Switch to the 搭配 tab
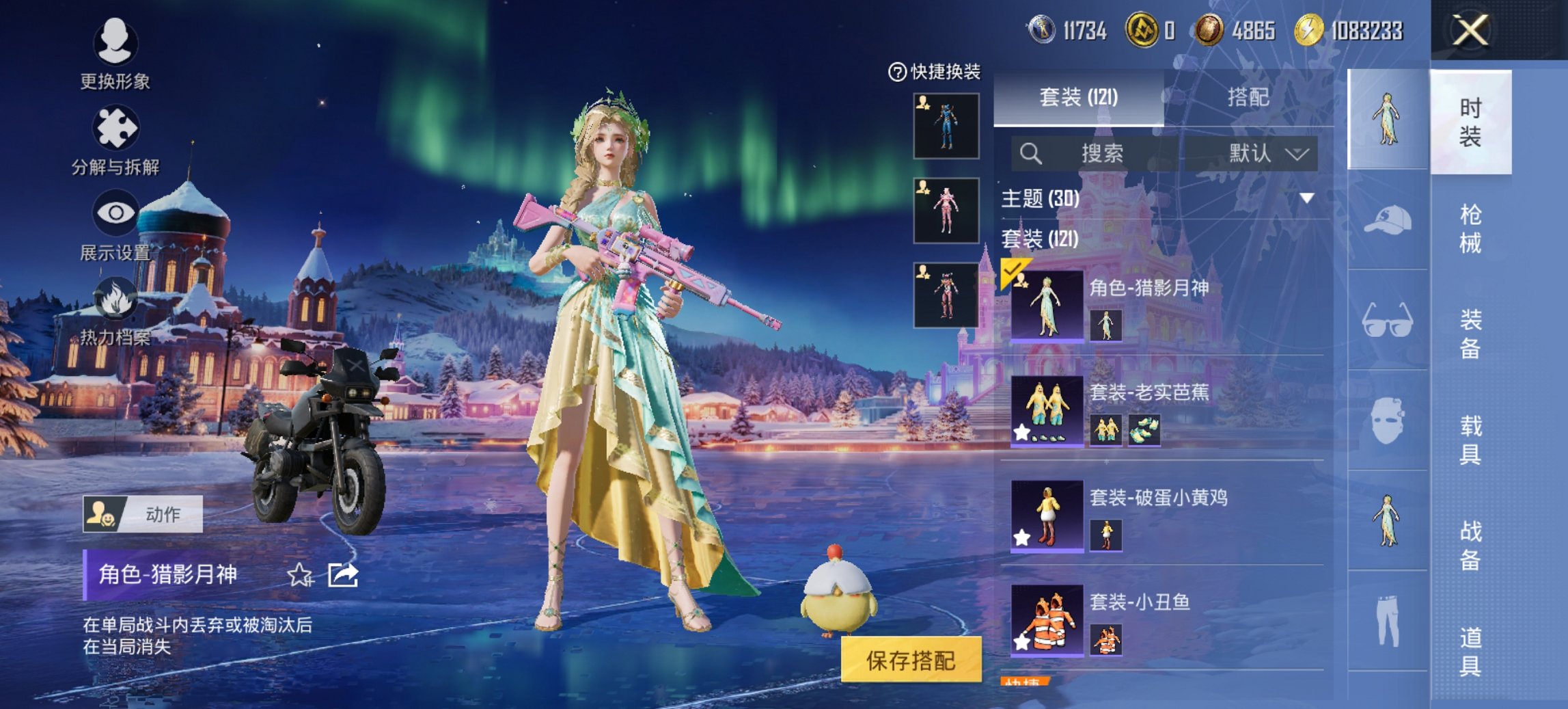Image resolution: width=1568 pixels, height=709 pixels. (1248, 97)
